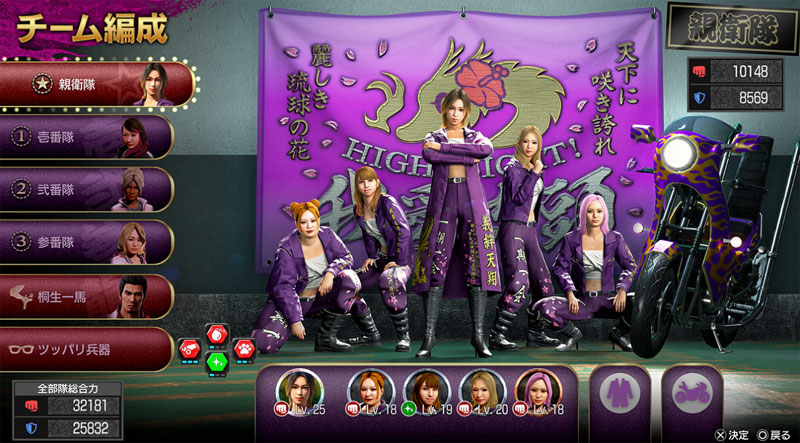
Task: Select the 親衛隊 team entry
Action: click(97, 84)
